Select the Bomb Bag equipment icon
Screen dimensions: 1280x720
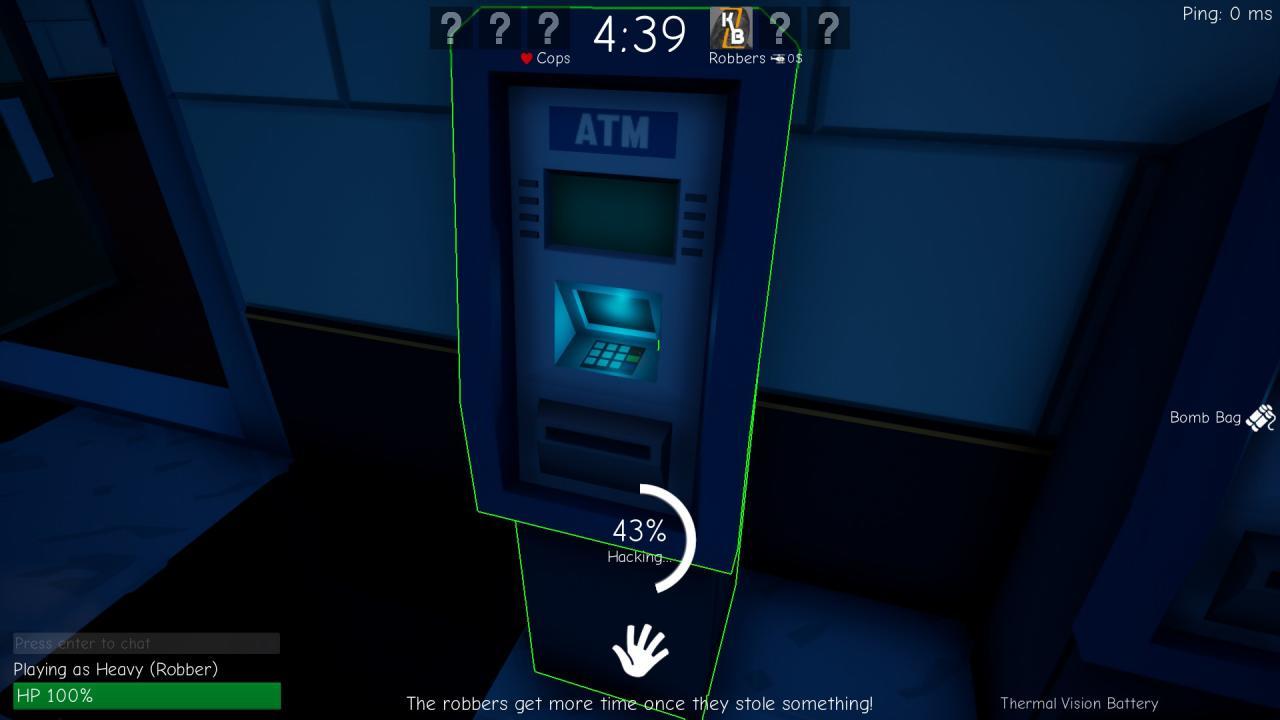(1259, 417)
